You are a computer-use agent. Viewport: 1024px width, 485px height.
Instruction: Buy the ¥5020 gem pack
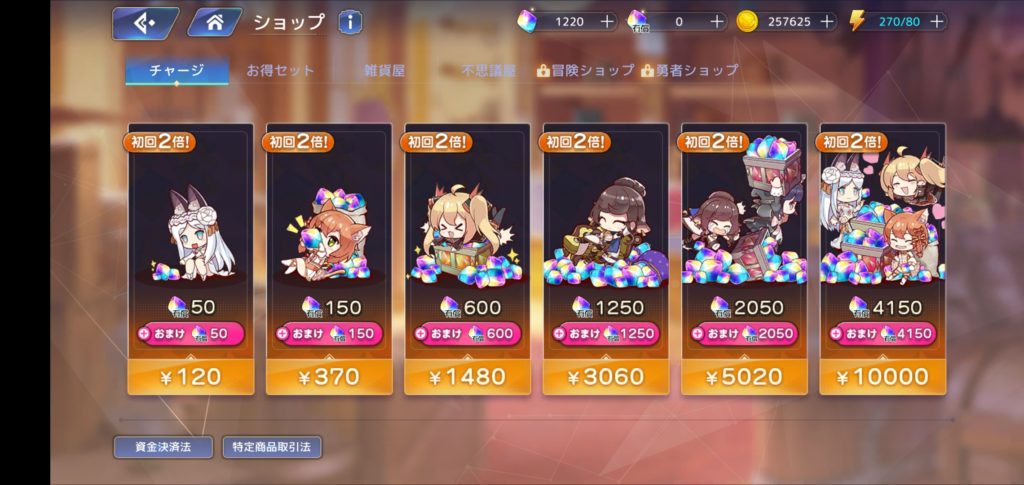[744, 376]
